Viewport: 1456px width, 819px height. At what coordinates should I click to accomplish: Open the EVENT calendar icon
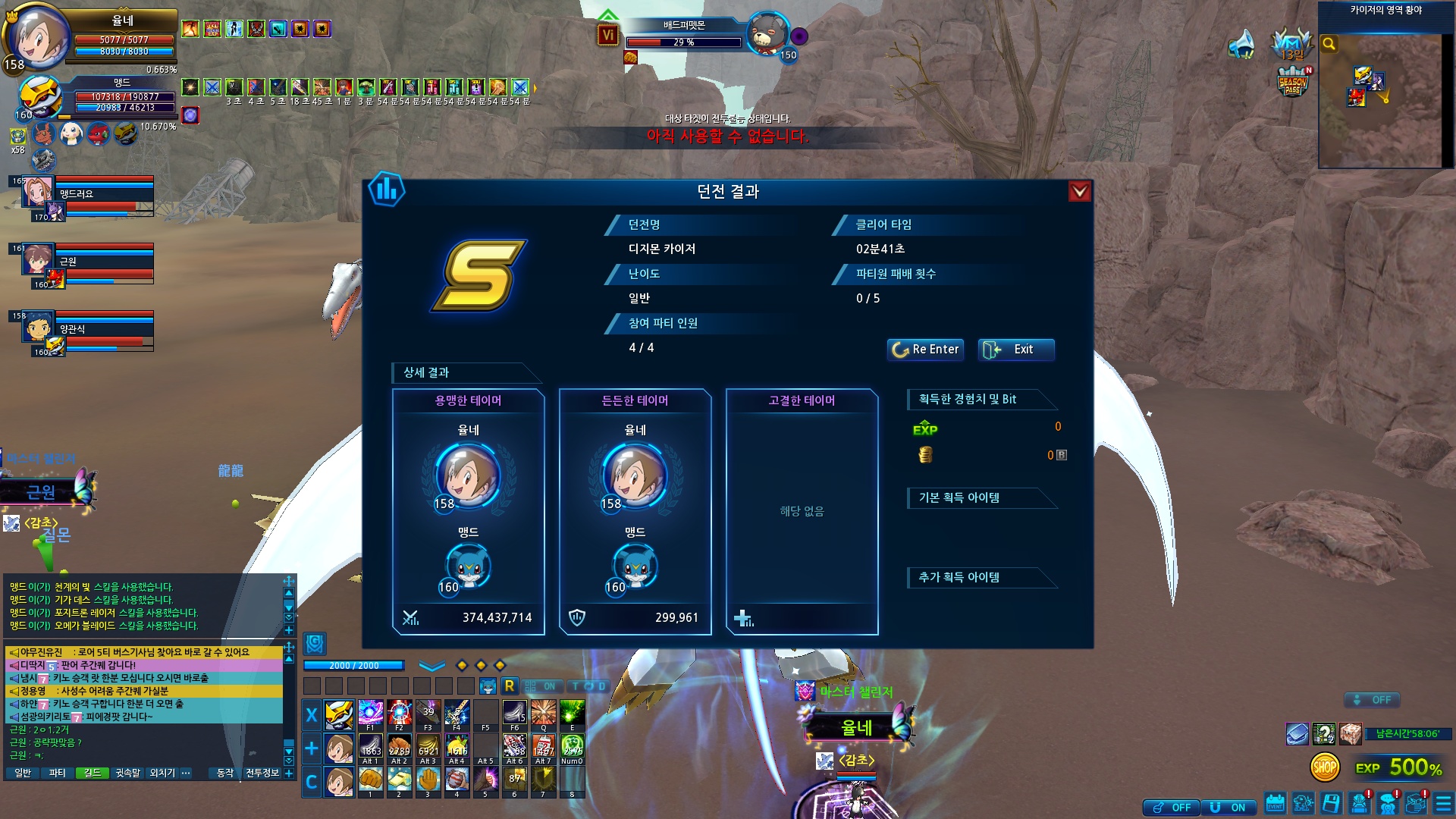(1275, 804)
